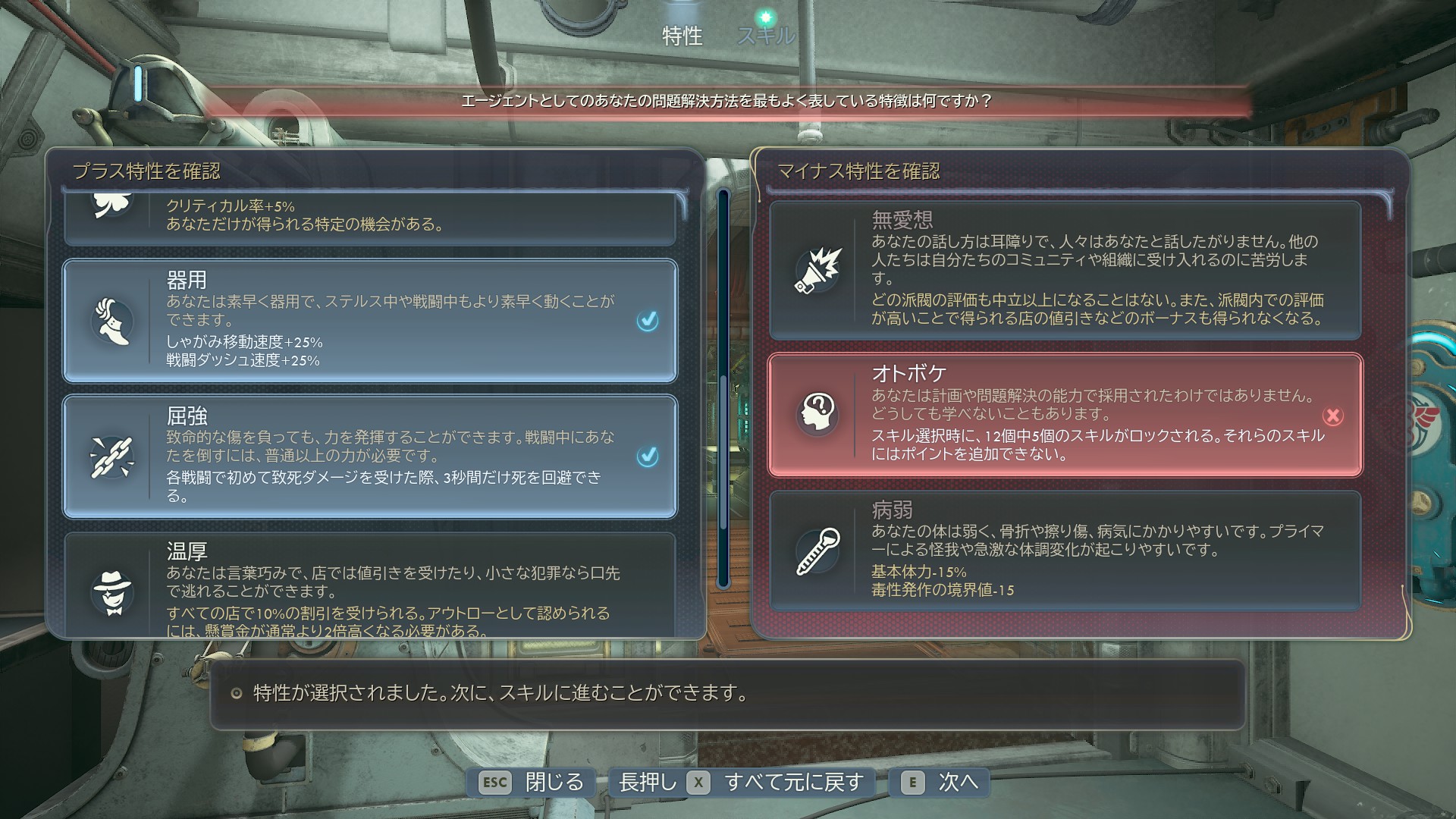Switch to the スキル tab
Image resolution: width=1456 pixels, height=819 pixels.
click(x=765, y=35)
